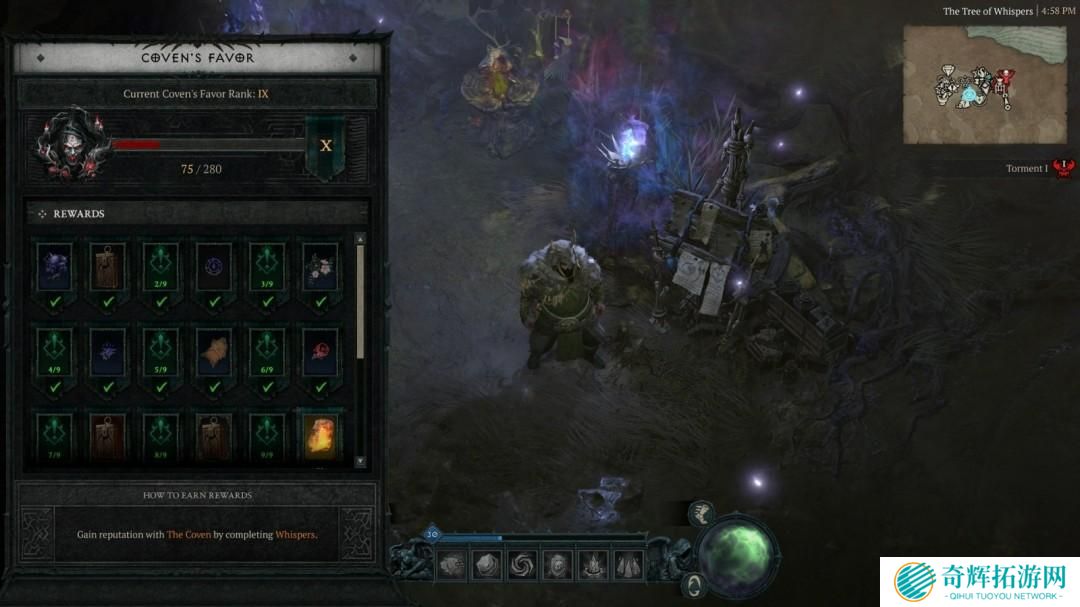Viewport: 1080px width, 607px height.
Task: Select the glowing orange flame reward
Action: click(x=320, y=436)
